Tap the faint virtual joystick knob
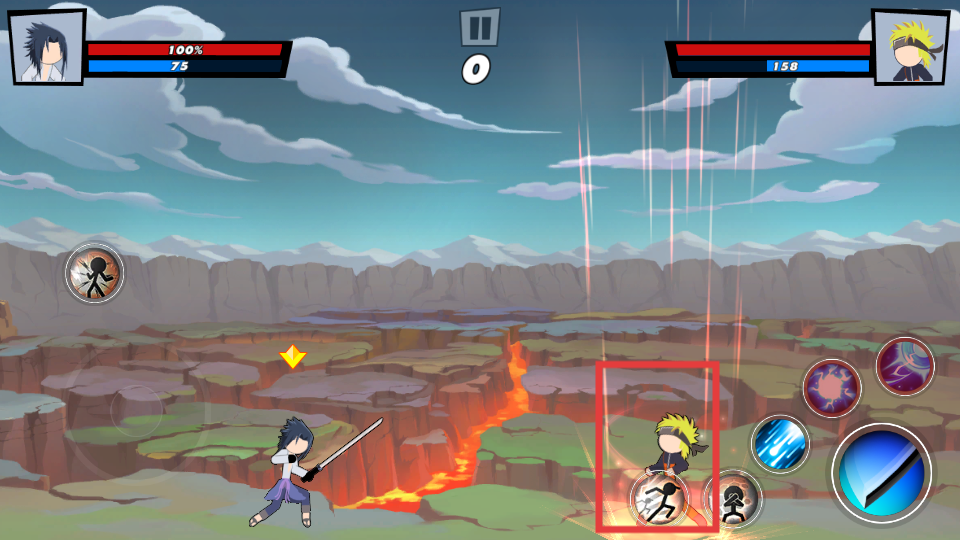 [x=137, y=411]
